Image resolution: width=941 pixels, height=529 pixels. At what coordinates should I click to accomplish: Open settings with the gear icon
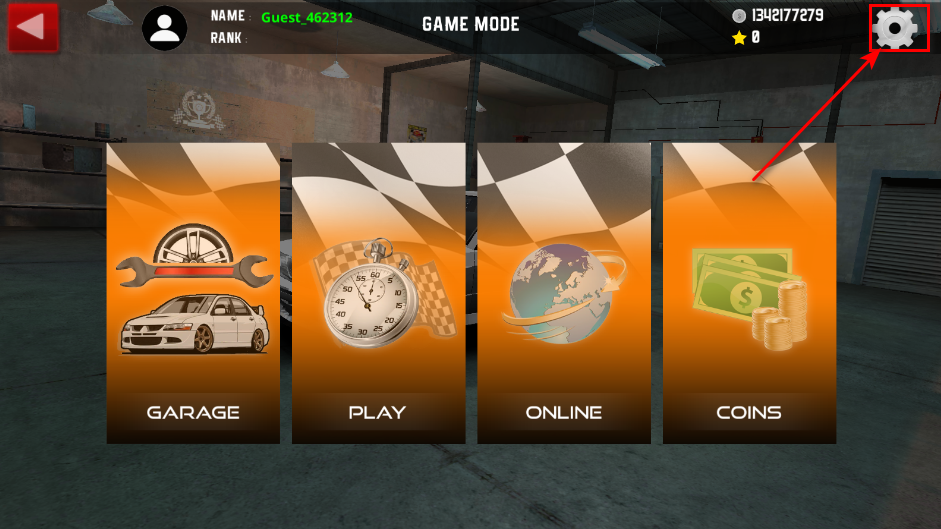pyautogui.click(x=894, y=29)
